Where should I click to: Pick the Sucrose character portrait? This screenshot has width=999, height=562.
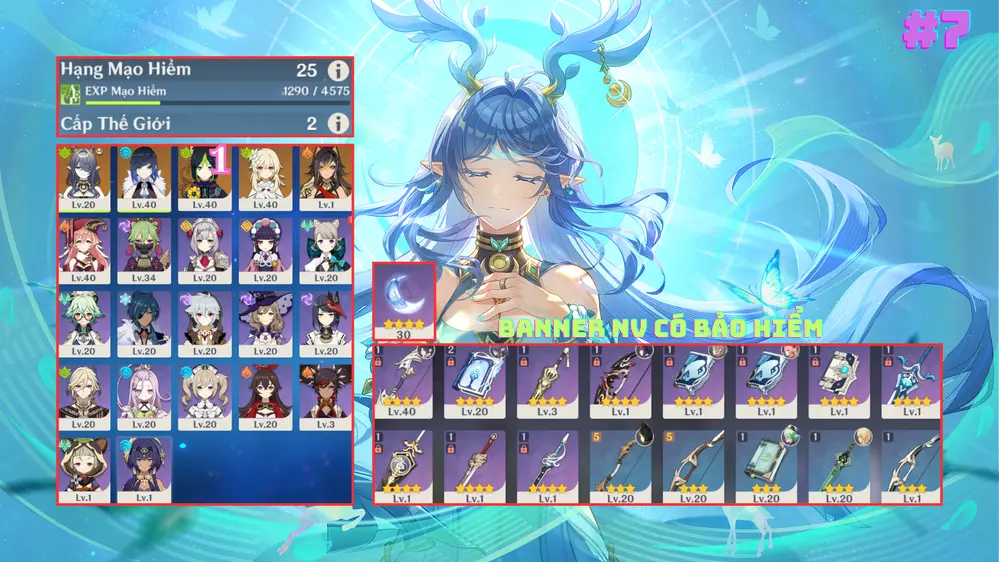(x=86, y=323)
